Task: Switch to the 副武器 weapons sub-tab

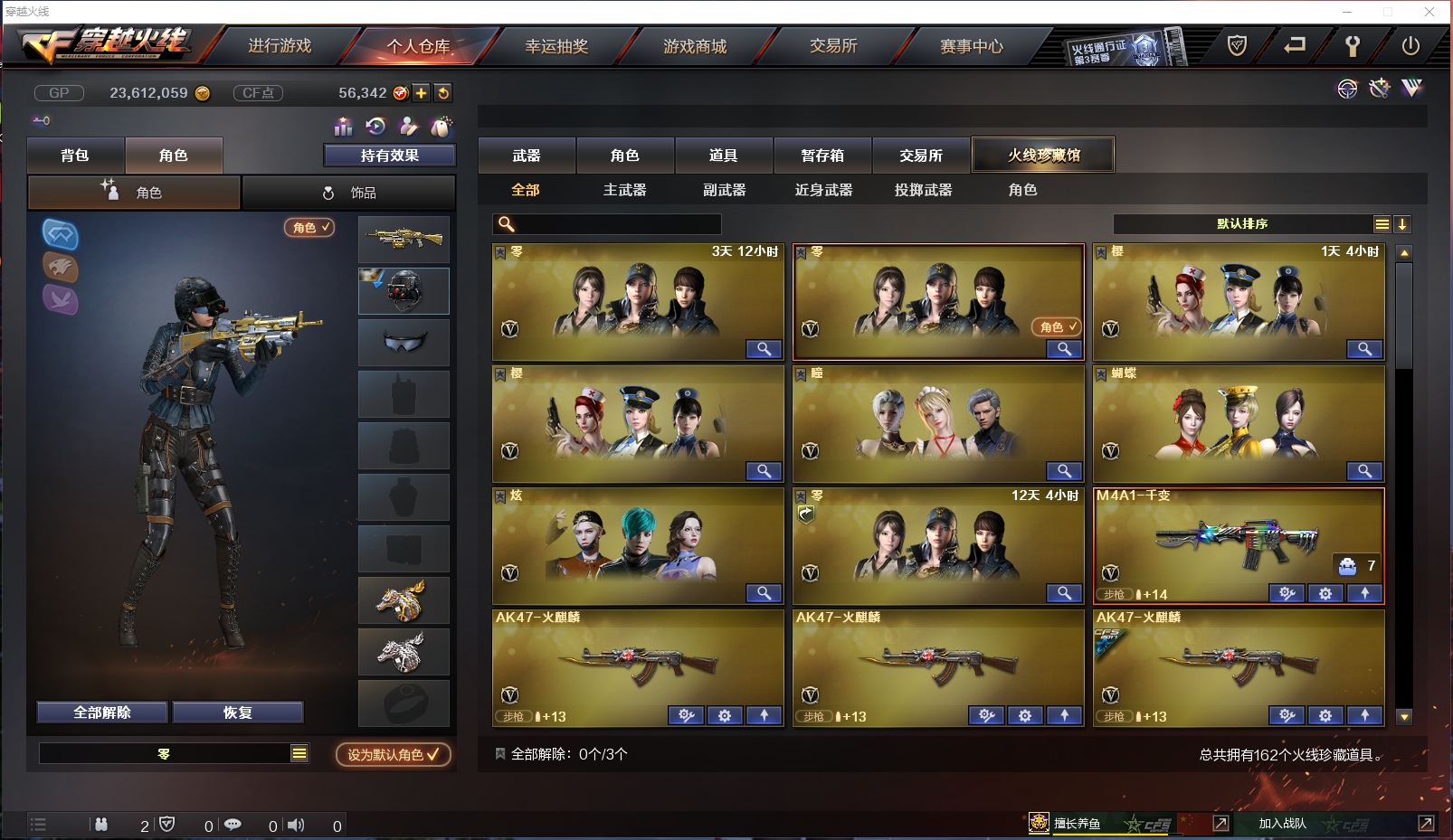Action: tap(724, 190)
